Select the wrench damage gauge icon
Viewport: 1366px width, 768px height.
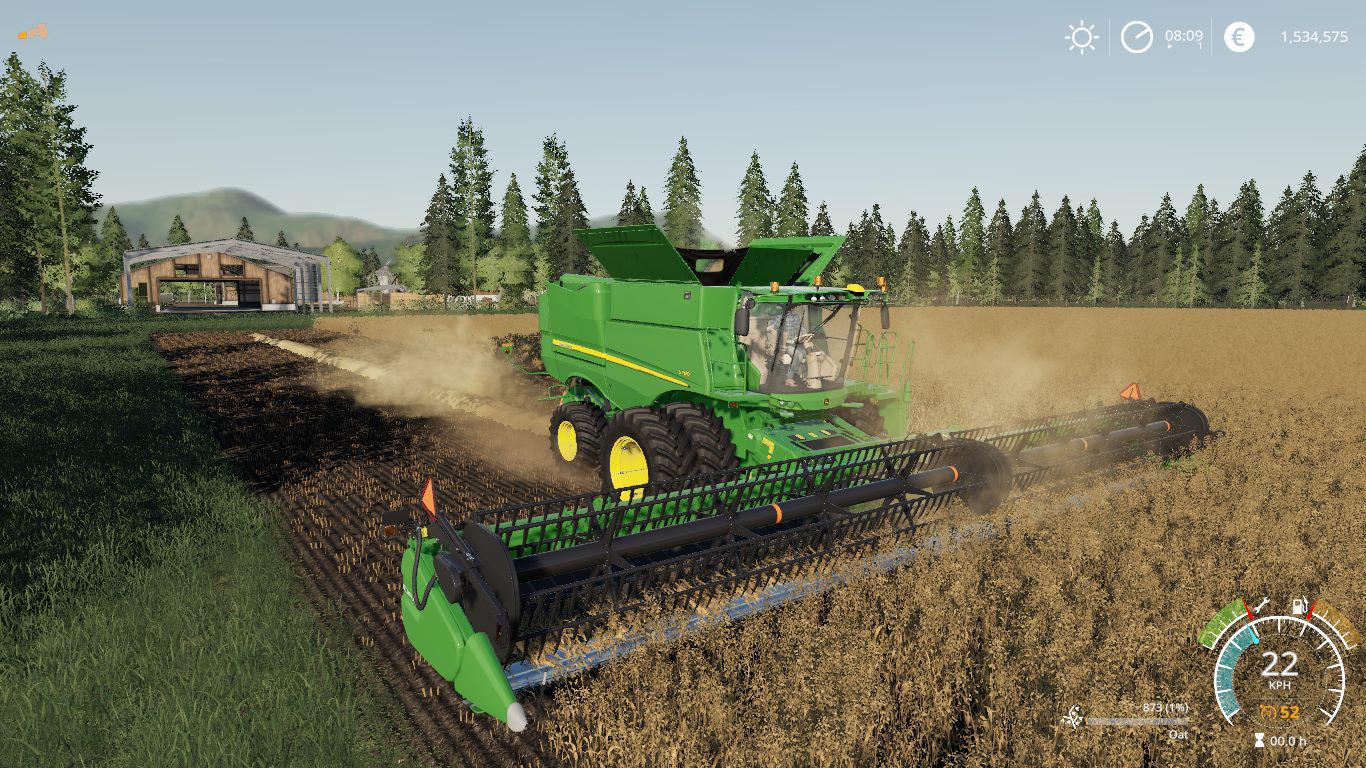(1259, 605)
